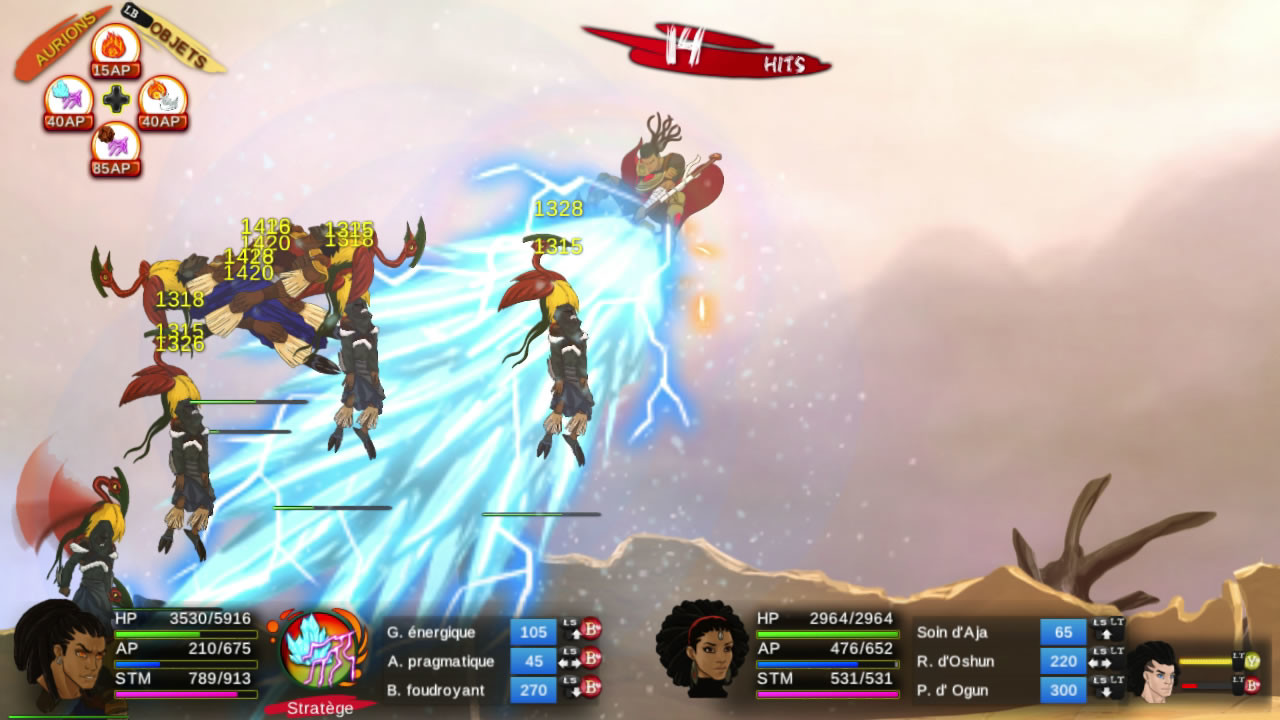Select the 85AP rock claw skill icon
Viewport: 1280px width, 720px height.
click(117, 143)
